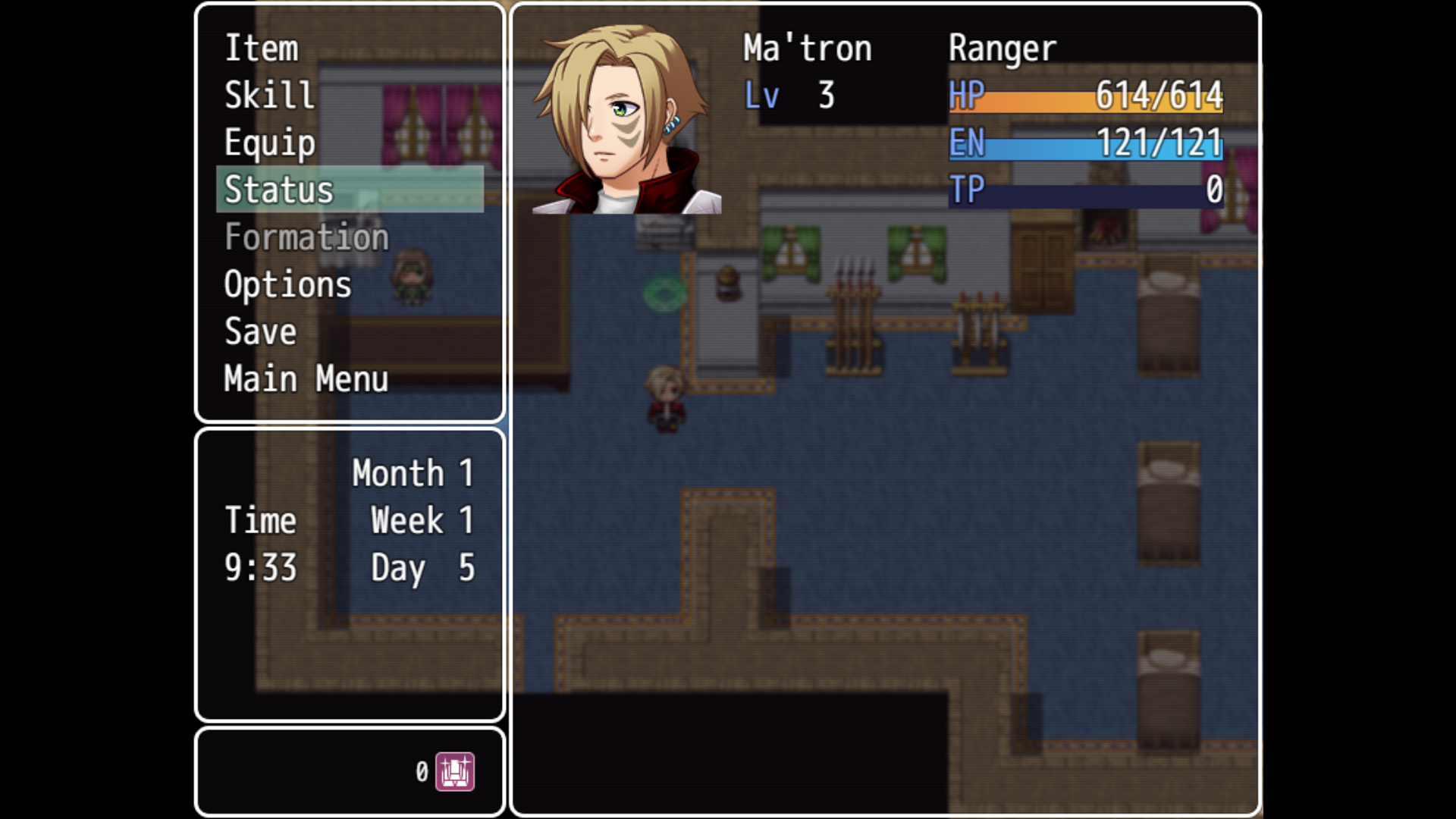Select Ma'tron's character portrait
Viewport: 1456px width, 819px height.
click(x=626, y=119)
